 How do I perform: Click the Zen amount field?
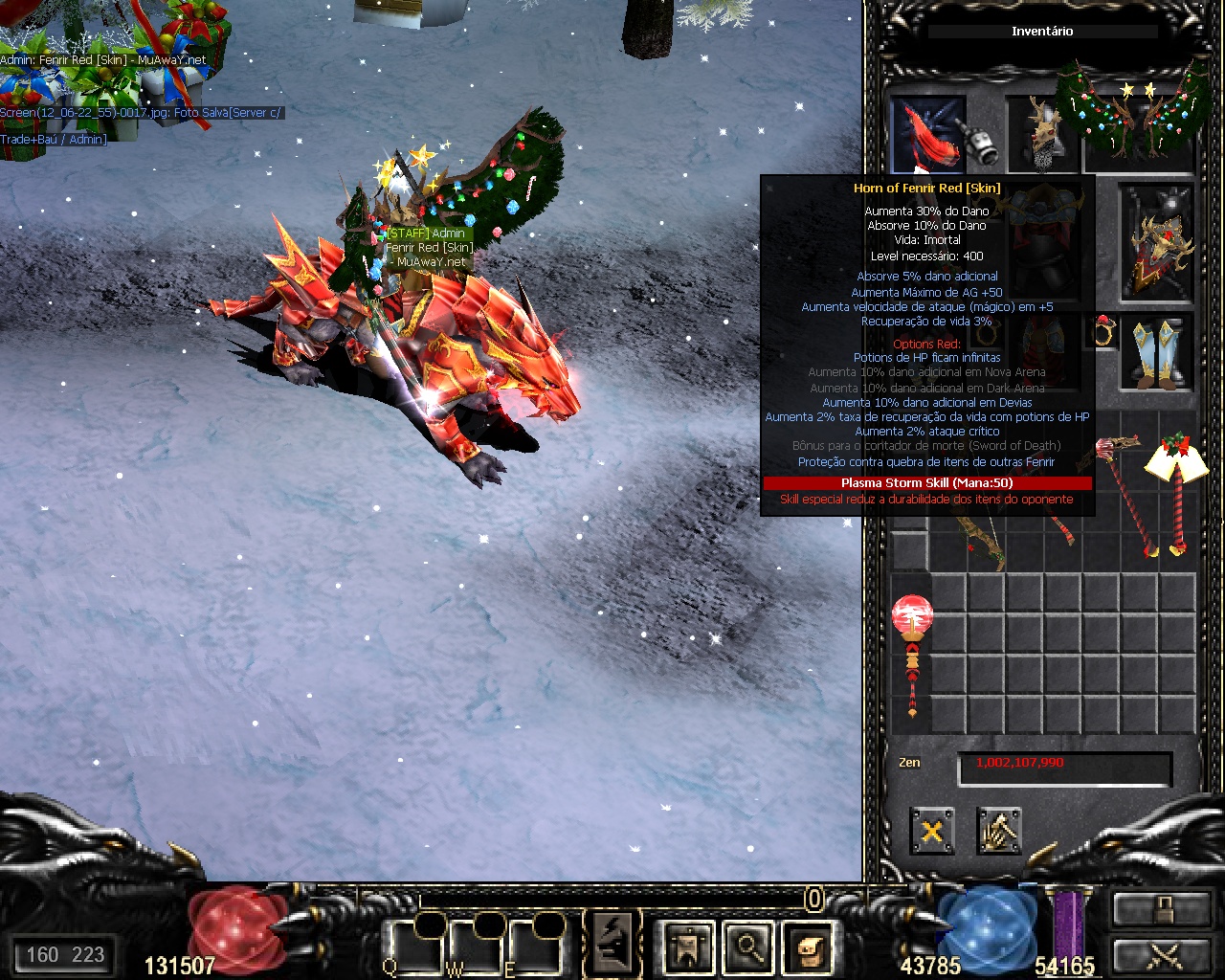[1064, 766]
